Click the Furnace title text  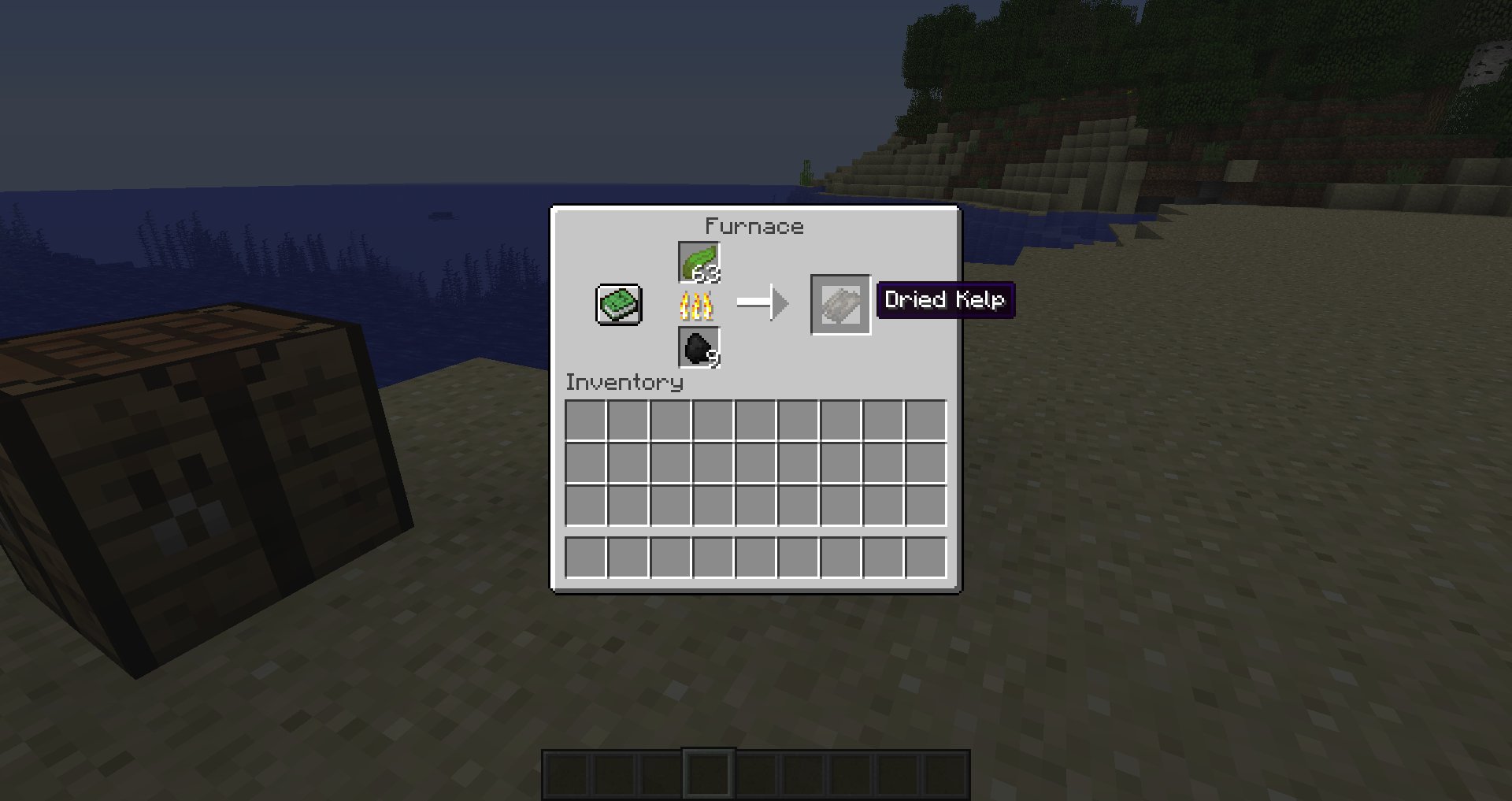[x=754, y=226]
